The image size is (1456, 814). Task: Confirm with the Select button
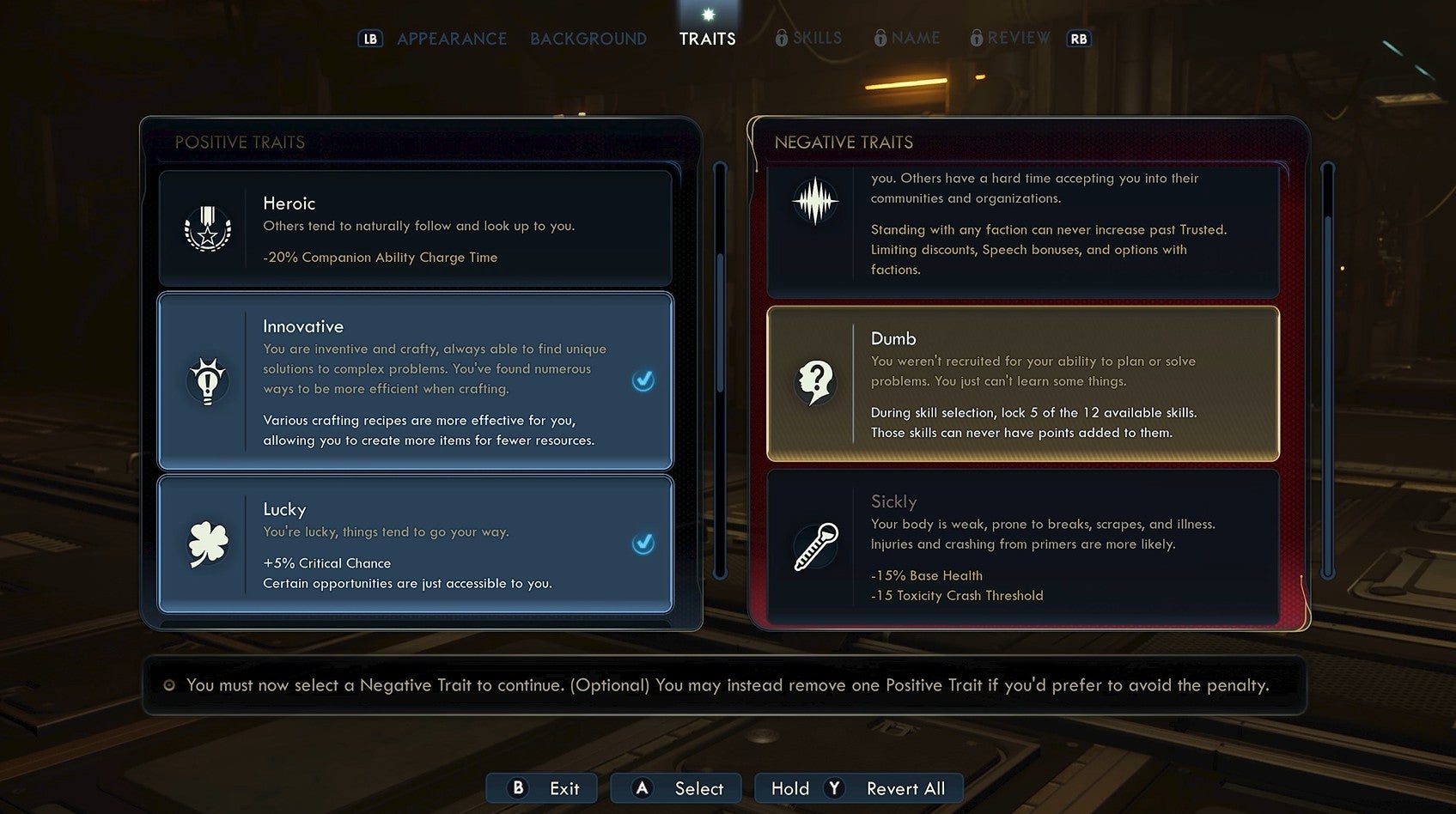676,788
